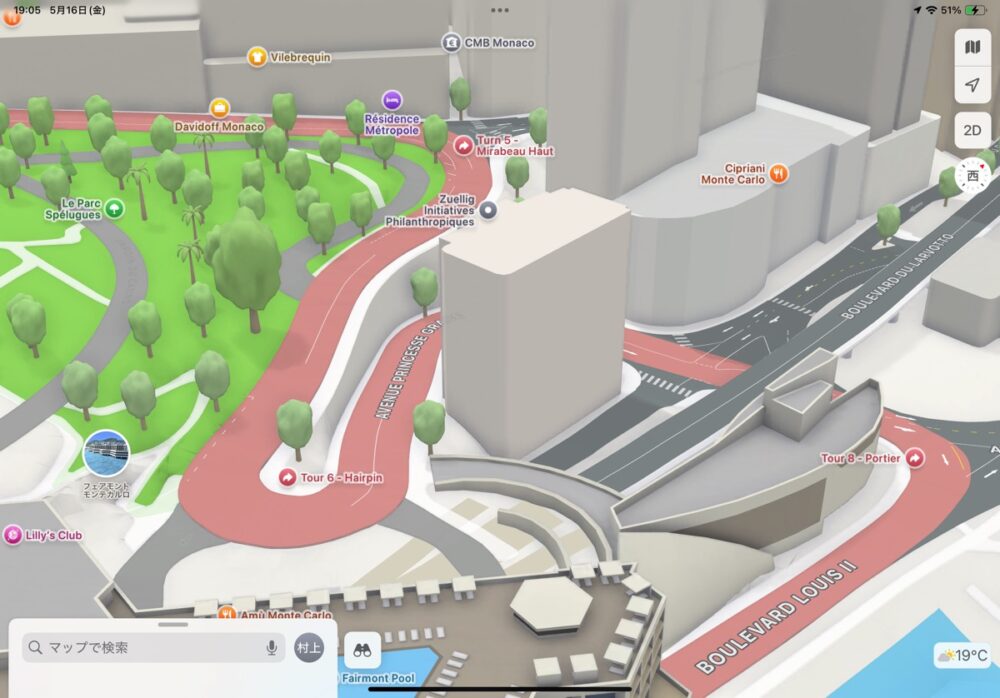This screenshot has width=1000, height=698.
Task: Select the Tour 6 - Hairpin marker
Action: [x=288, y=478]
